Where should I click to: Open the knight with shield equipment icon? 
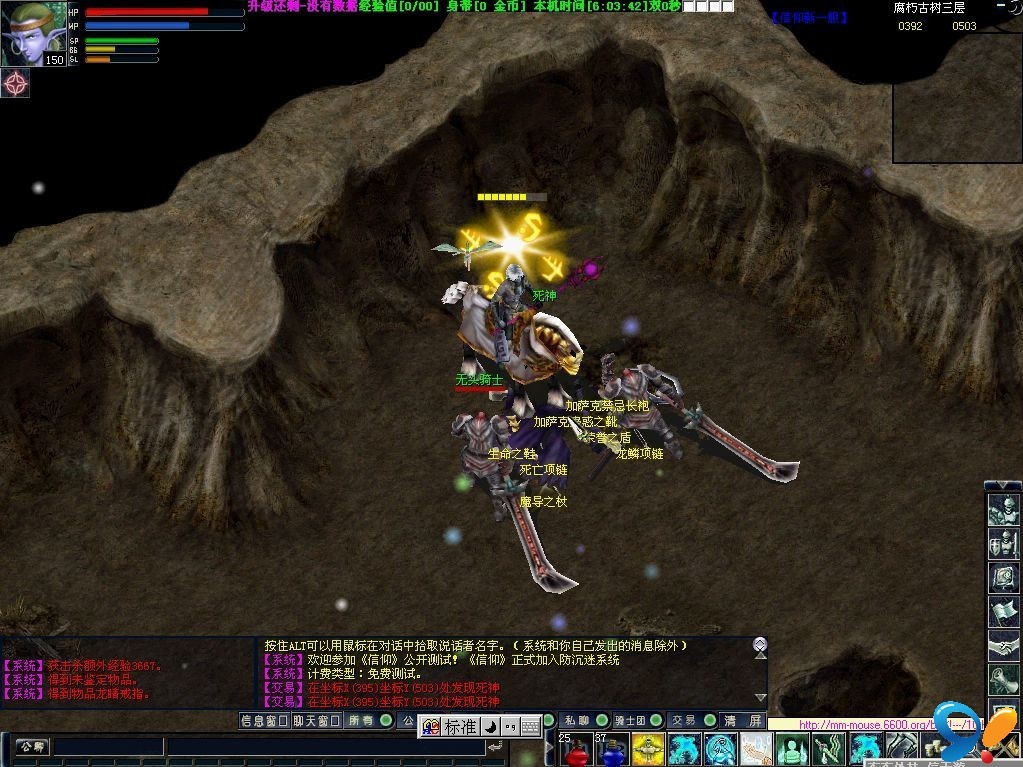(1003, 545)
